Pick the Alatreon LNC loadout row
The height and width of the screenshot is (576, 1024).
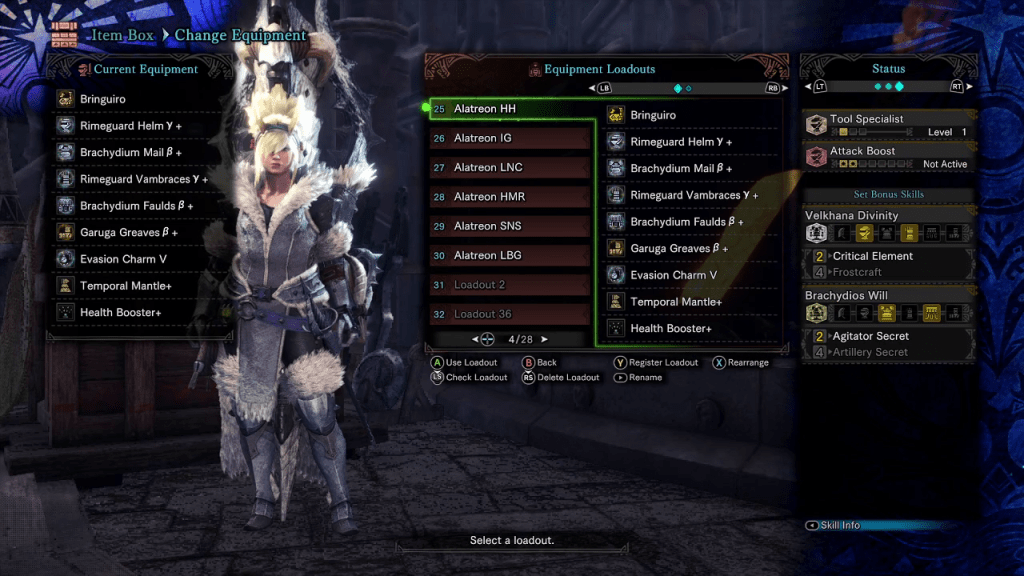pos(510,167)
